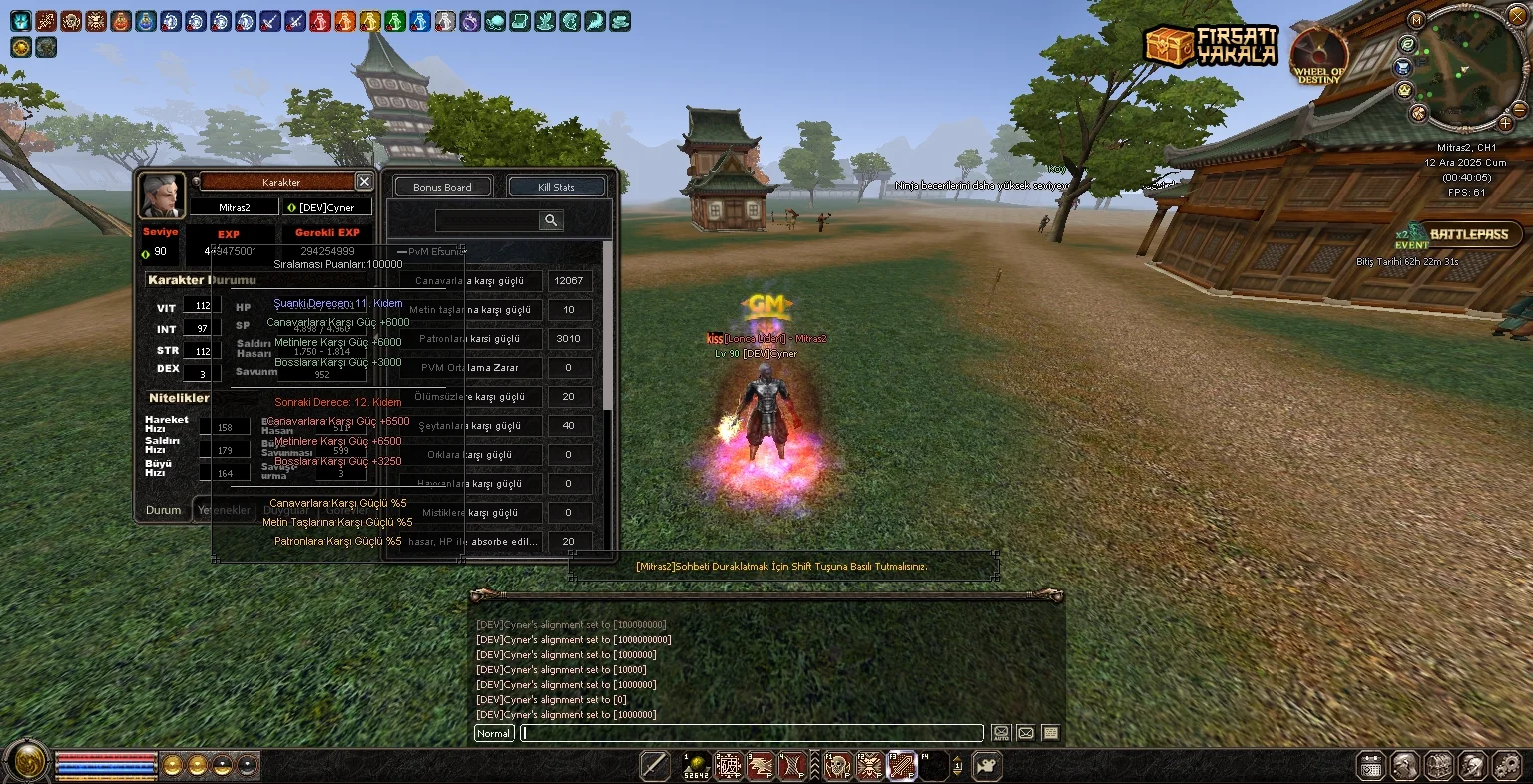Image resolution: width=1533 pixels, height=784 pixels.
Task: Open the blue shopping cart item shop
Action: tap(1403, 67)
